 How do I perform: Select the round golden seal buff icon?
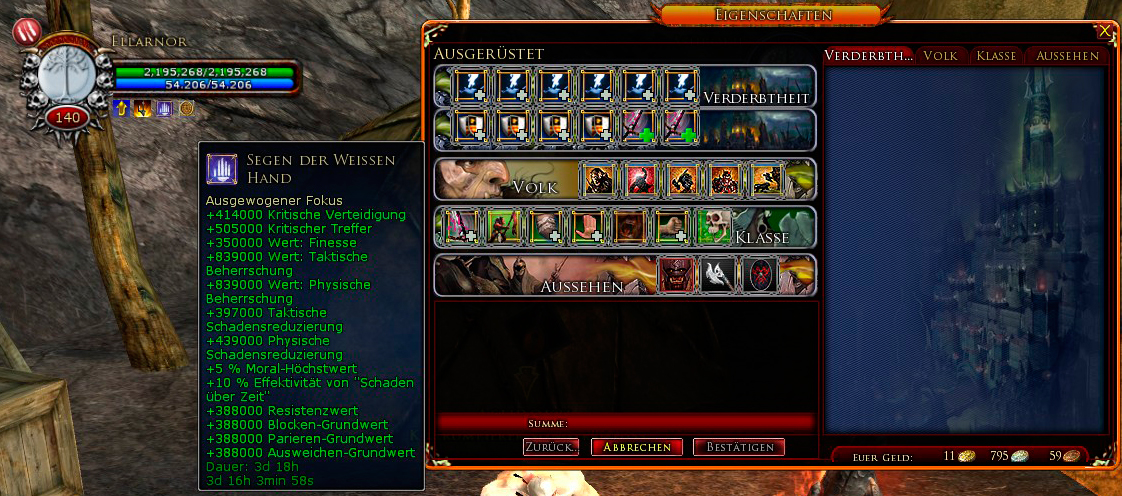(186, 108)
